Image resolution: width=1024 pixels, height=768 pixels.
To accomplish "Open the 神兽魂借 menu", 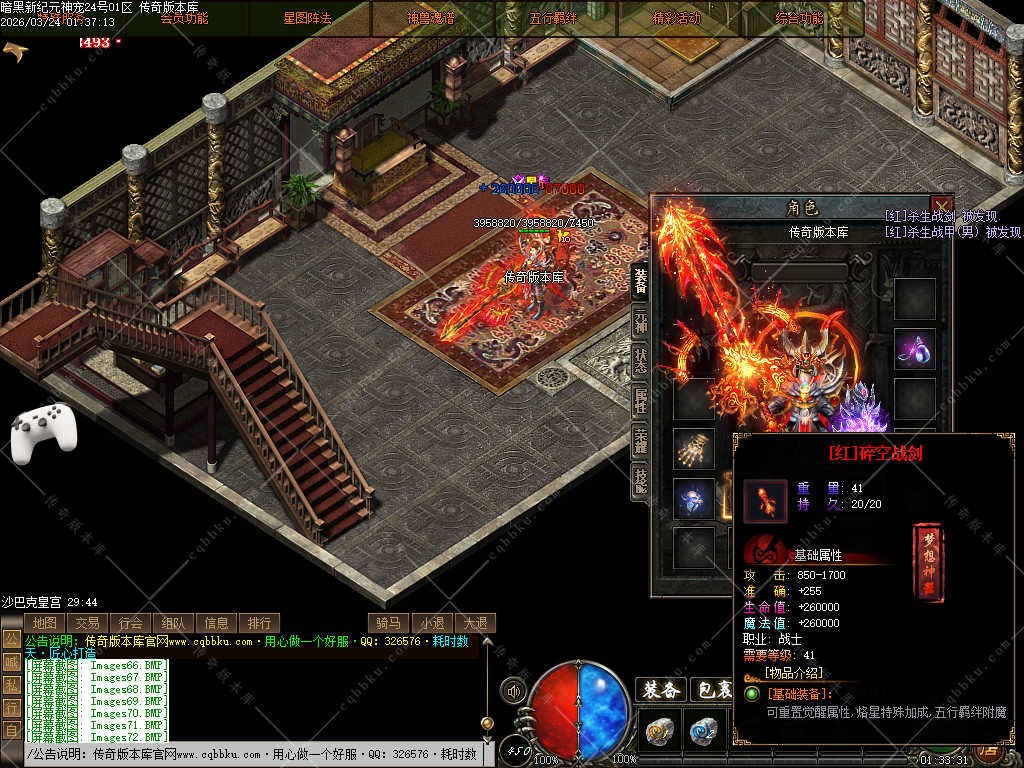I will click(x=431, y=18).
